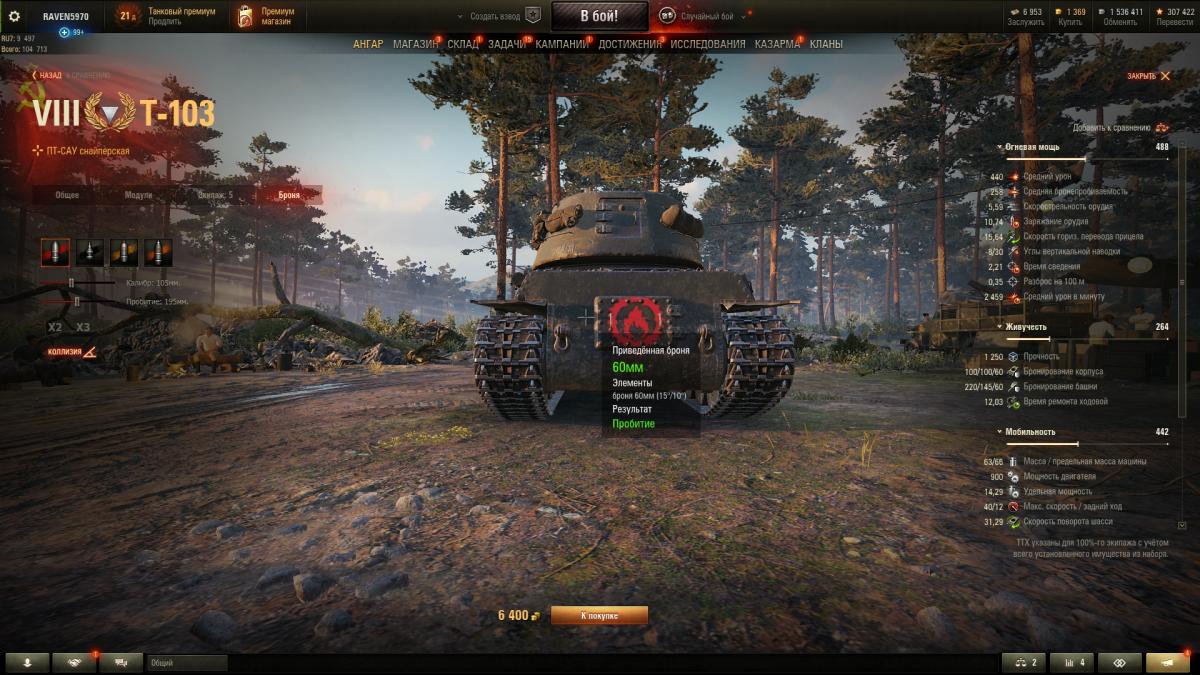
Task: Select the X3 multiplier option
Action: (83, 327)
